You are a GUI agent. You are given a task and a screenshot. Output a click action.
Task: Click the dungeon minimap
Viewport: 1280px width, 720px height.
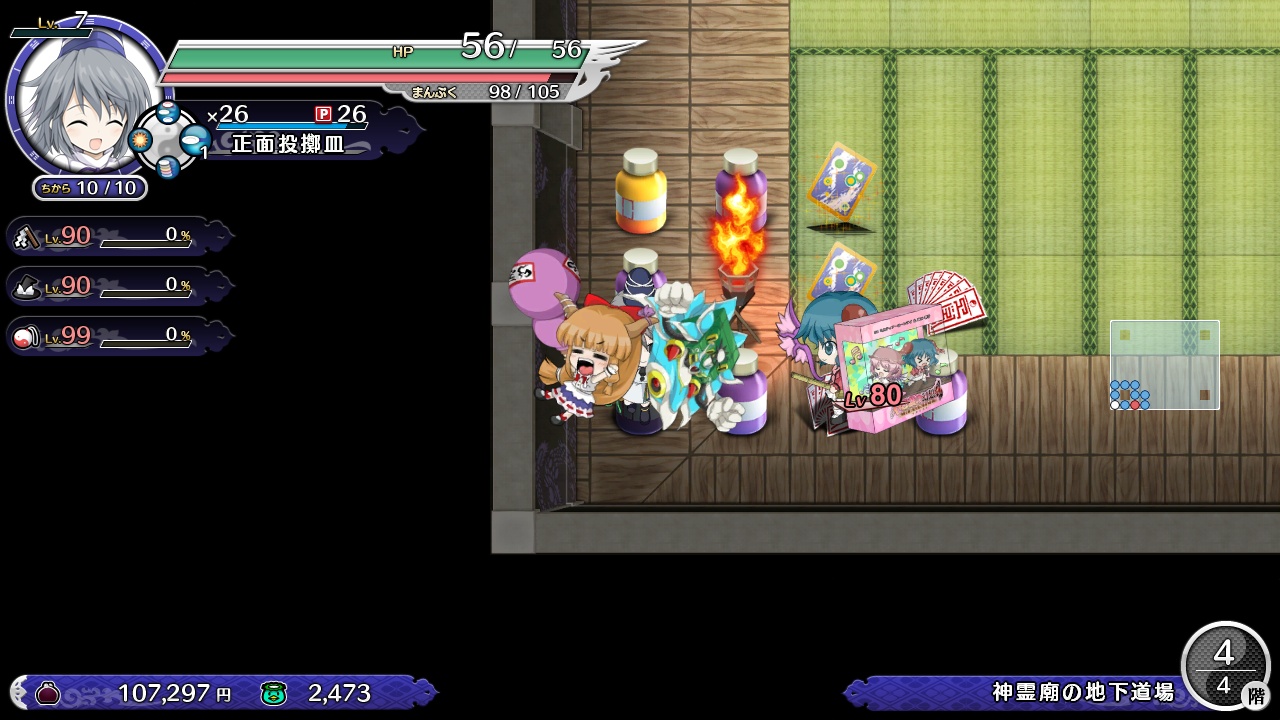click(1164, 364)
